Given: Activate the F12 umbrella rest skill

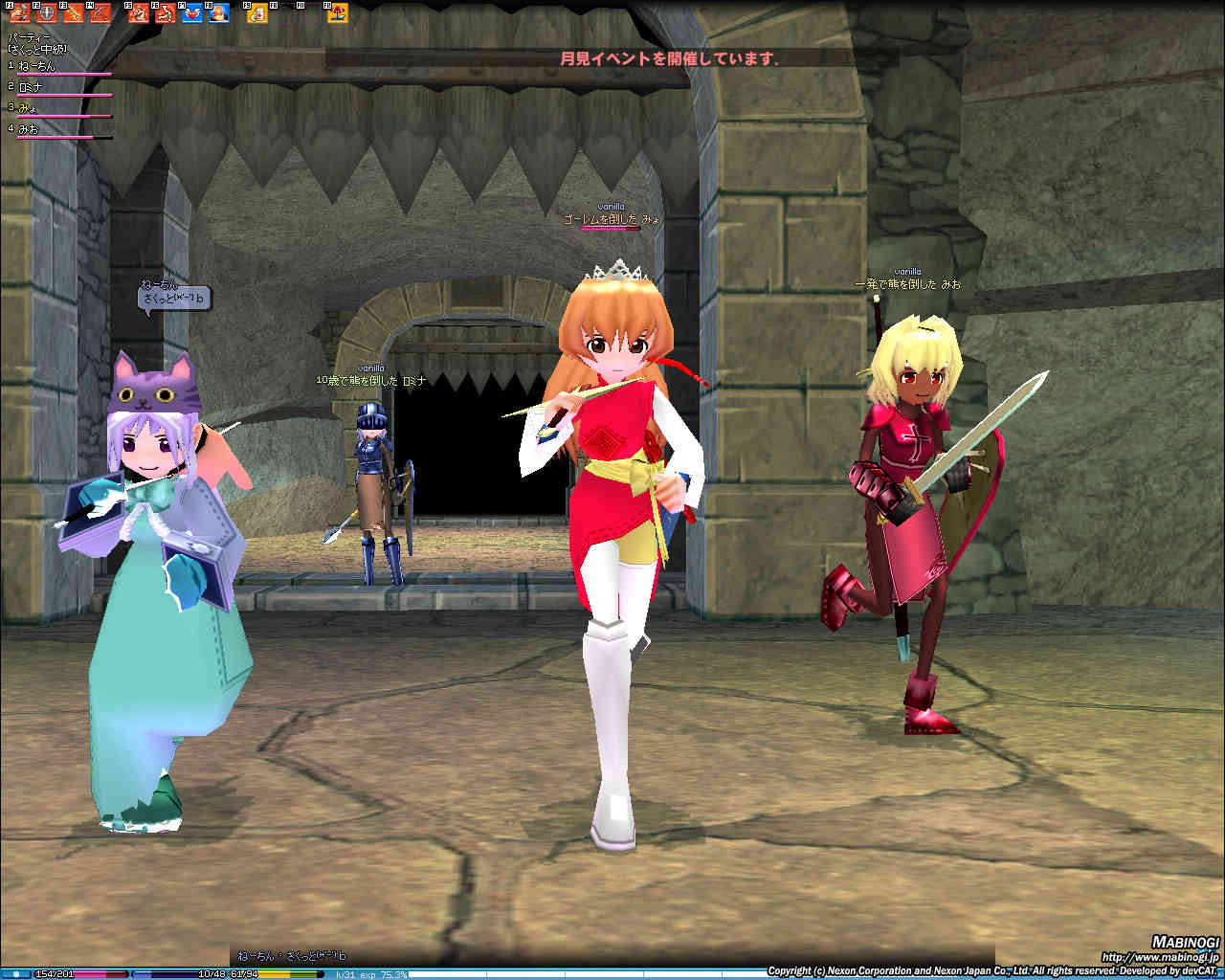Looking at the screenshot, I should click(337, 13).
